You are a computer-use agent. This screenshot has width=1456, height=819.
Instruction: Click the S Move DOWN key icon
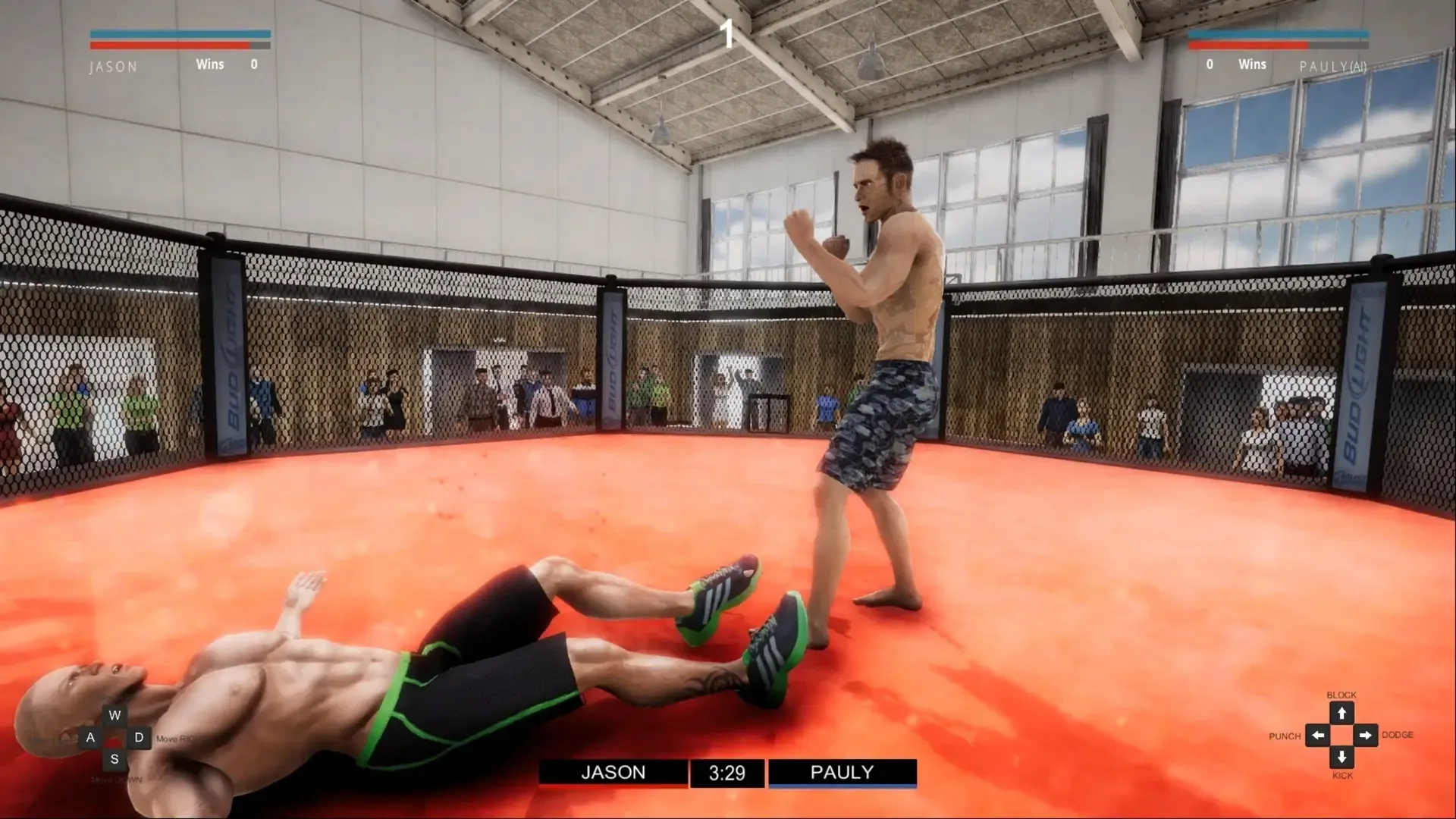(115, 758)
